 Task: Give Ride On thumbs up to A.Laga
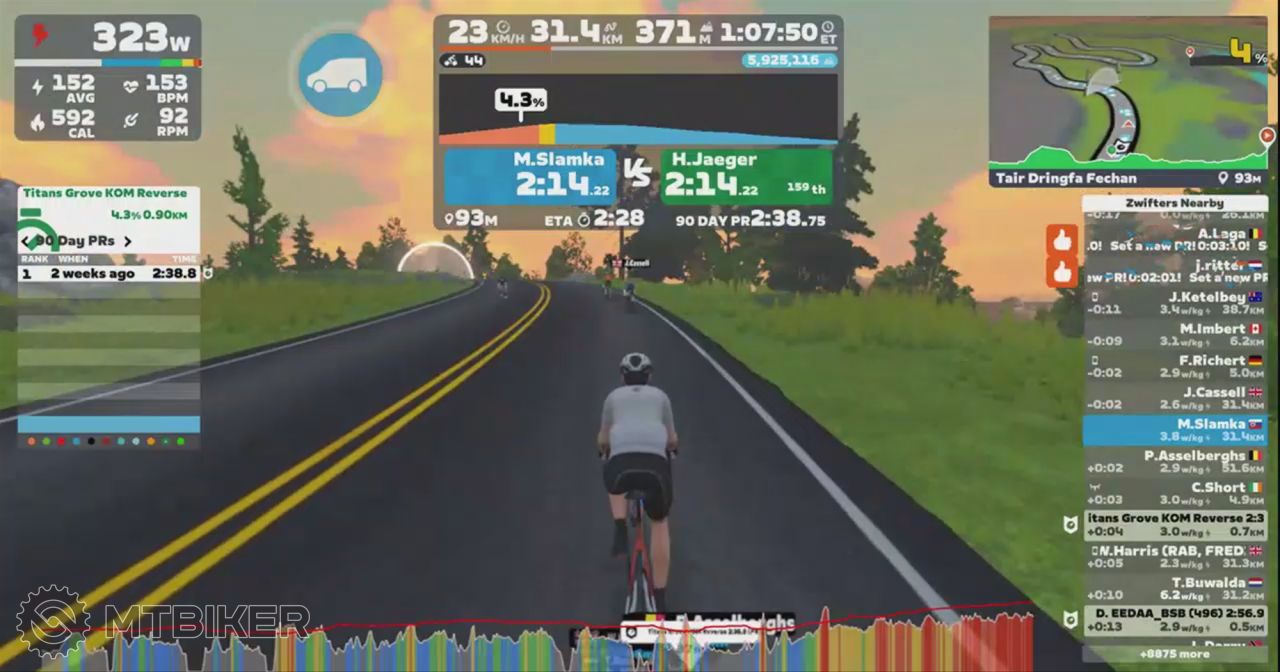tap(1062, 240)
